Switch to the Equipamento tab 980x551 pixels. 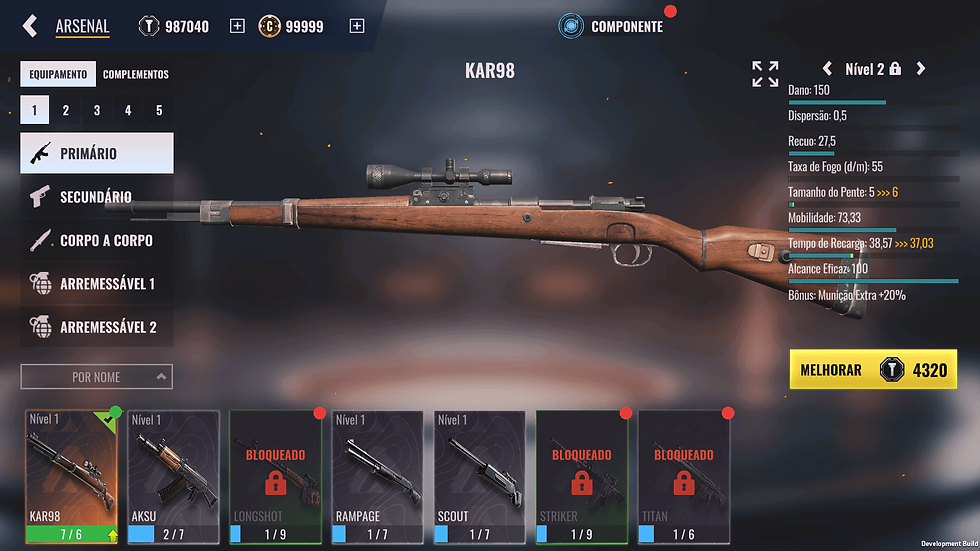(57, 74)
